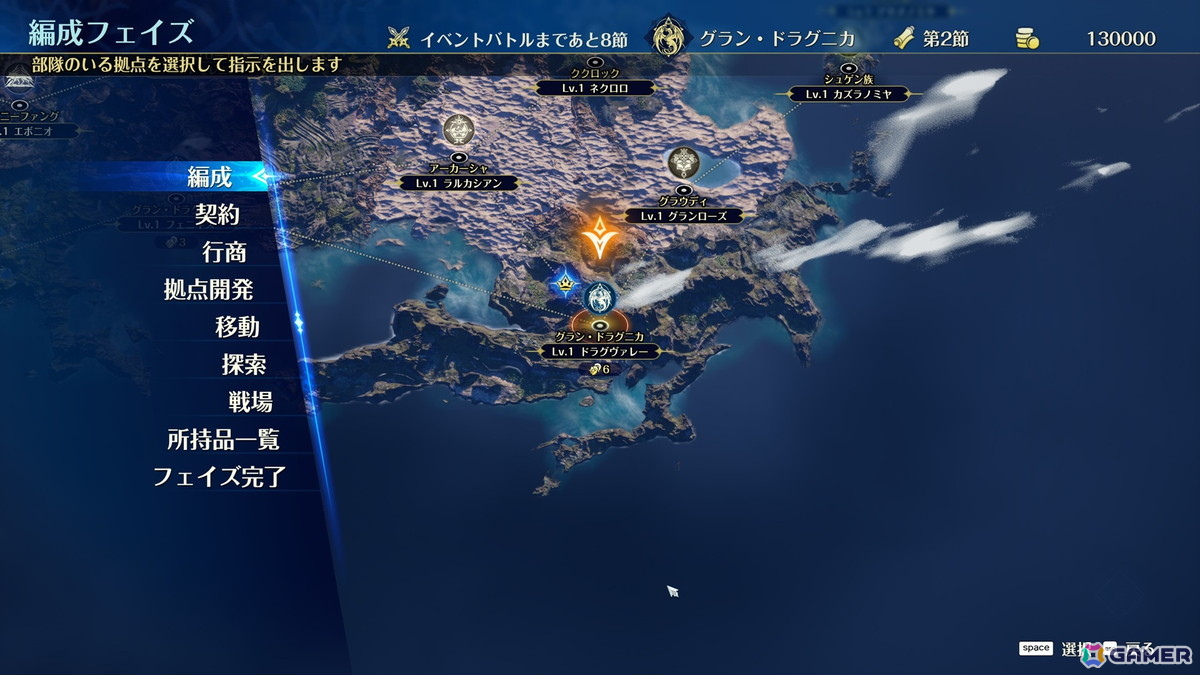Open the 契約 contract menu
This screenshot has width=1200, height=675.
tap(217, 214)
